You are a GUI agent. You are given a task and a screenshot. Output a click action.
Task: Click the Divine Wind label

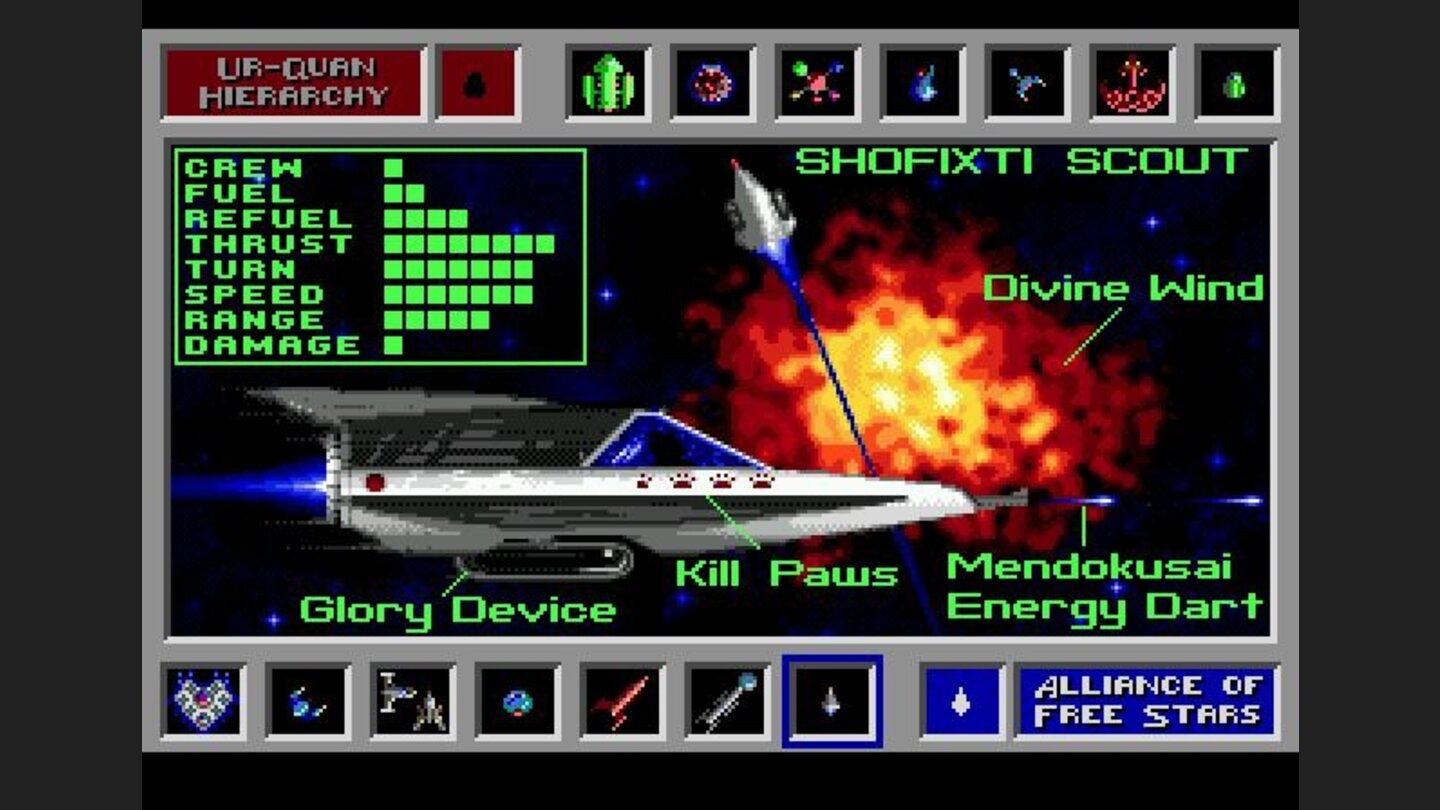1125,290
